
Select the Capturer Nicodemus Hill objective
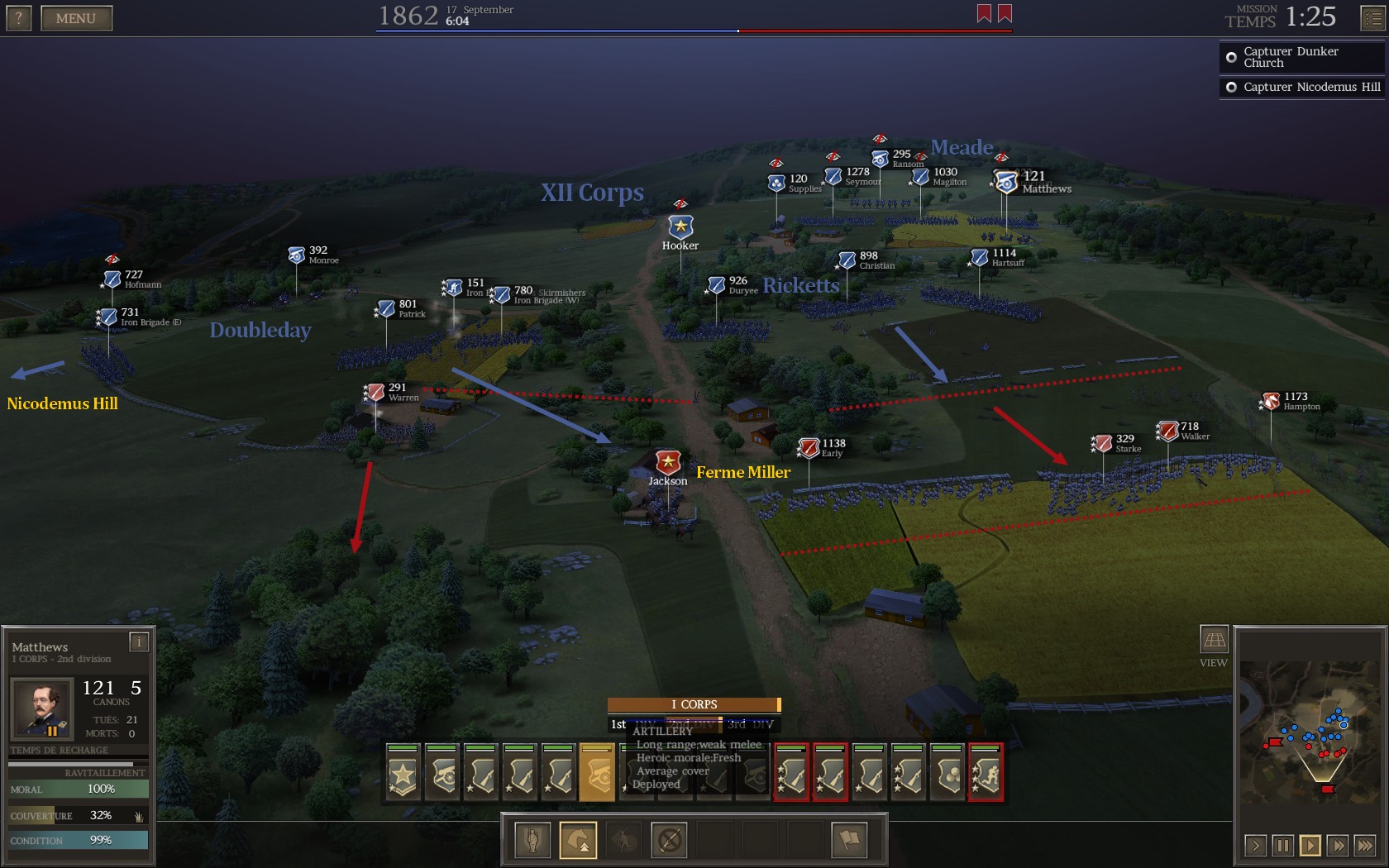click(x=1301, y=87)
